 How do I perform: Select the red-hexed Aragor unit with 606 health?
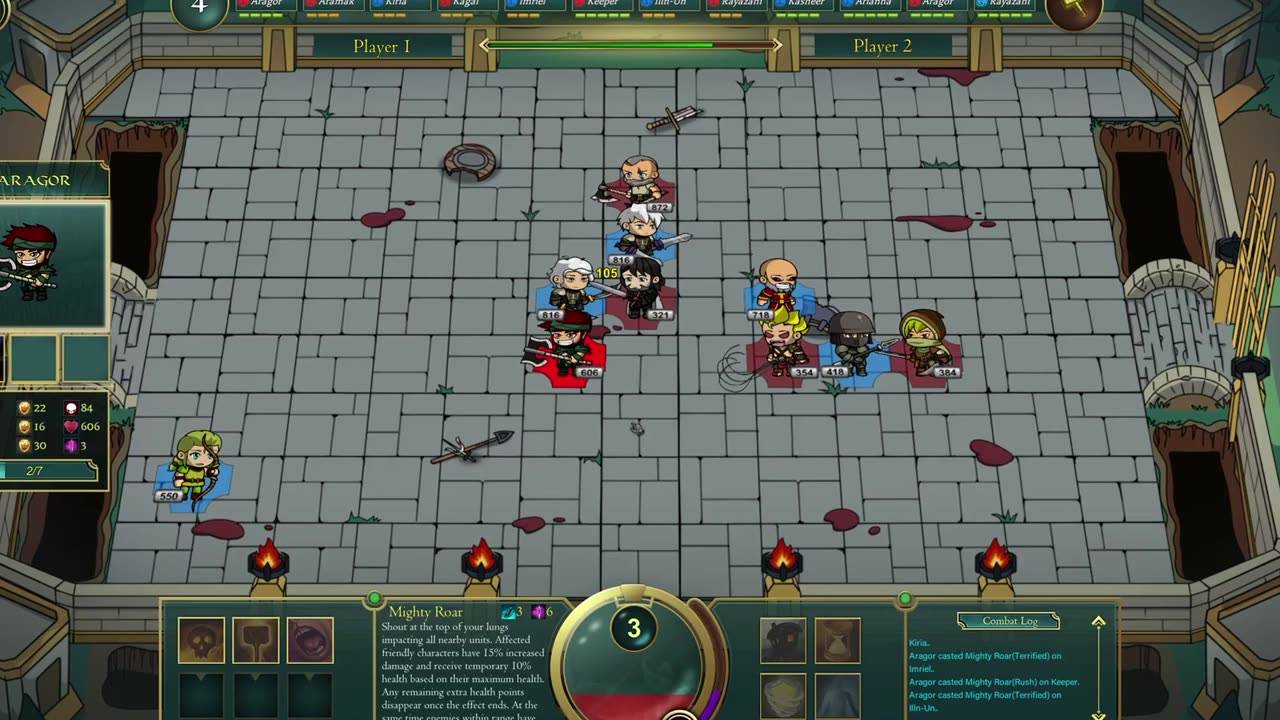(567, 347)
